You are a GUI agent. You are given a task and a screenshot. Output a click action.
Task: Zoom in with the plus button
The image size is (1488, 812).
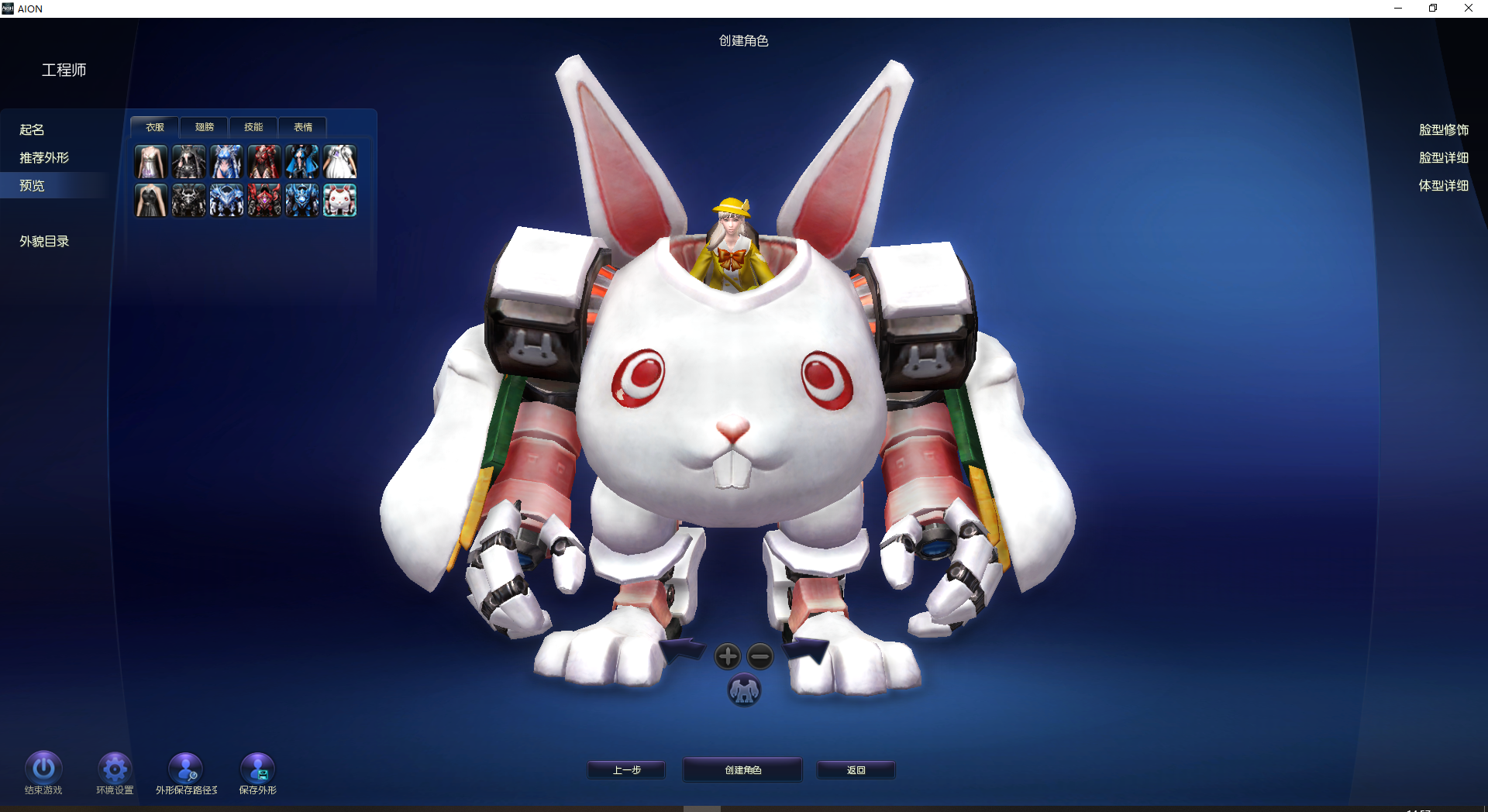[727, 656]
